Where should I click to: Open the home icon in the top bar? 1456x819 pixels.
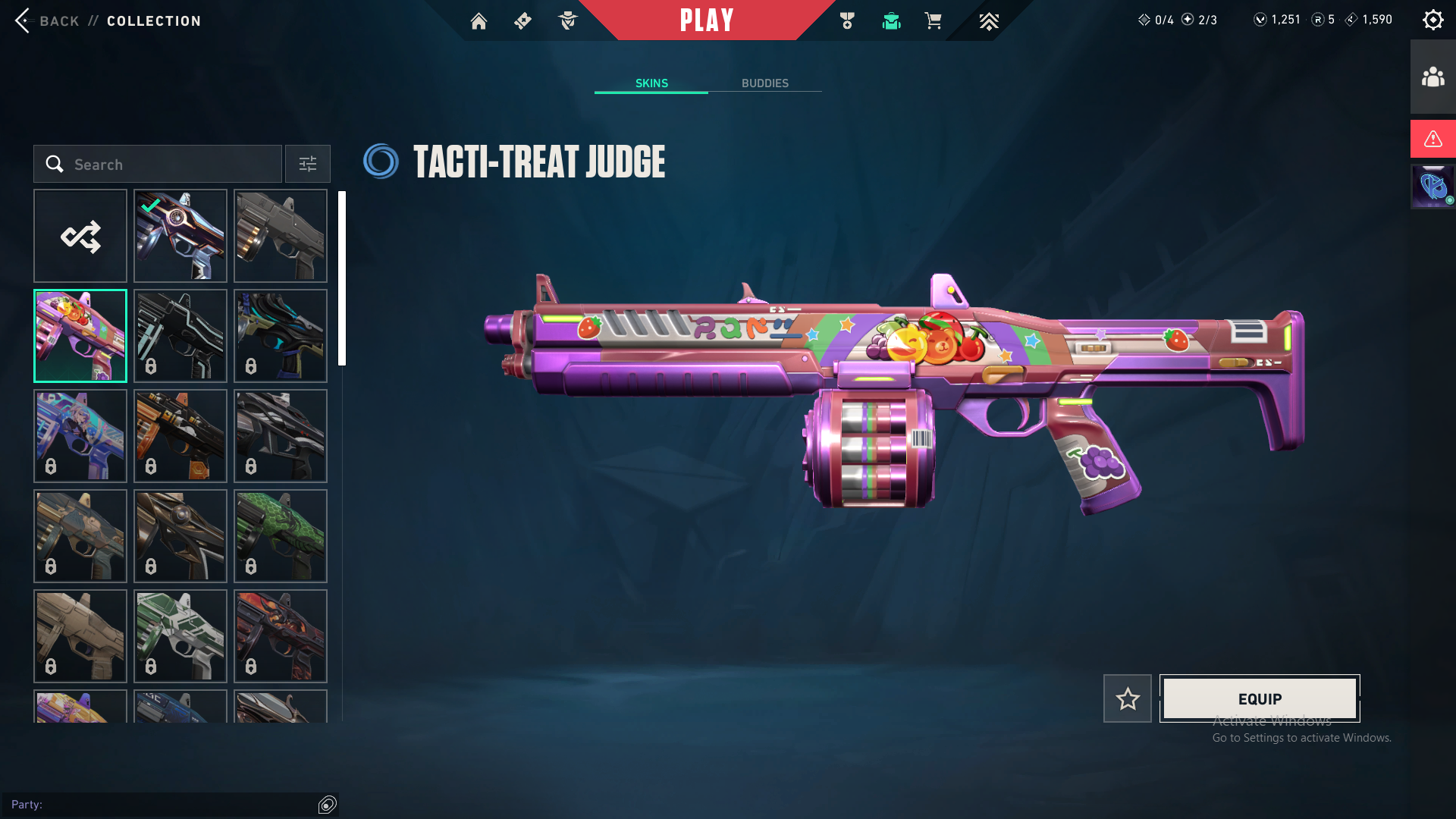click(x=479, y=21)
